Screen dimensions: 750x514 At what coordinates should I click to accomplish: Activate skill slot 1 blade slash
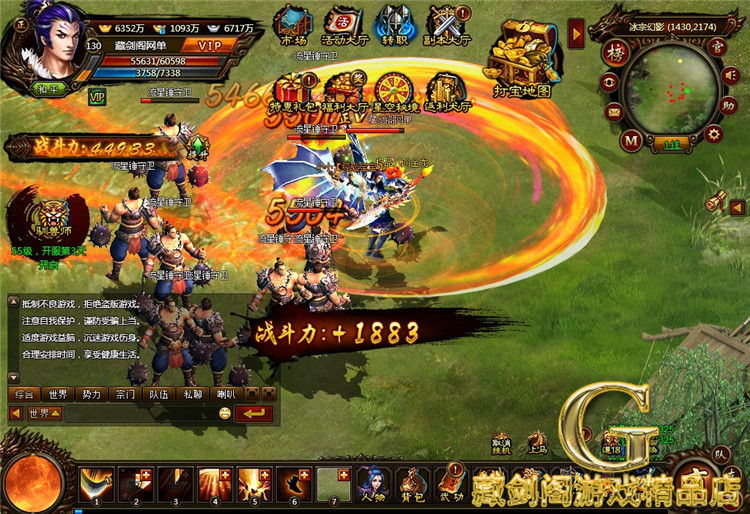tap(96, 484)
